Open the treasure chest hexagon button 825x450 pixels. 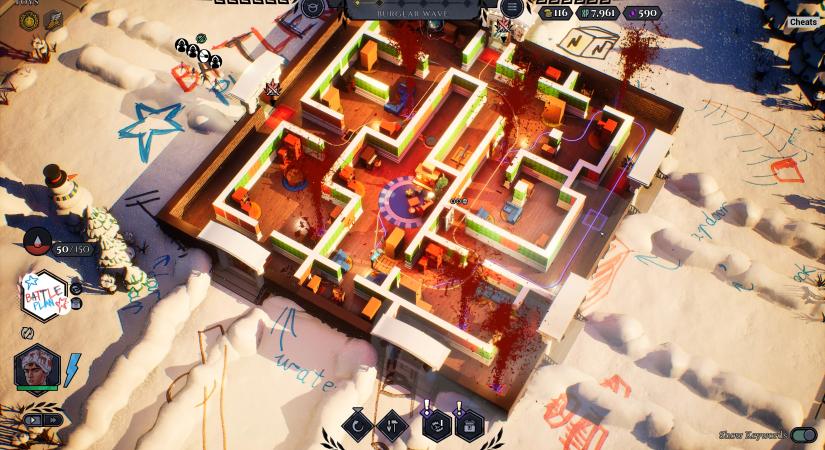pyautogui.click(x=468, y=425)
